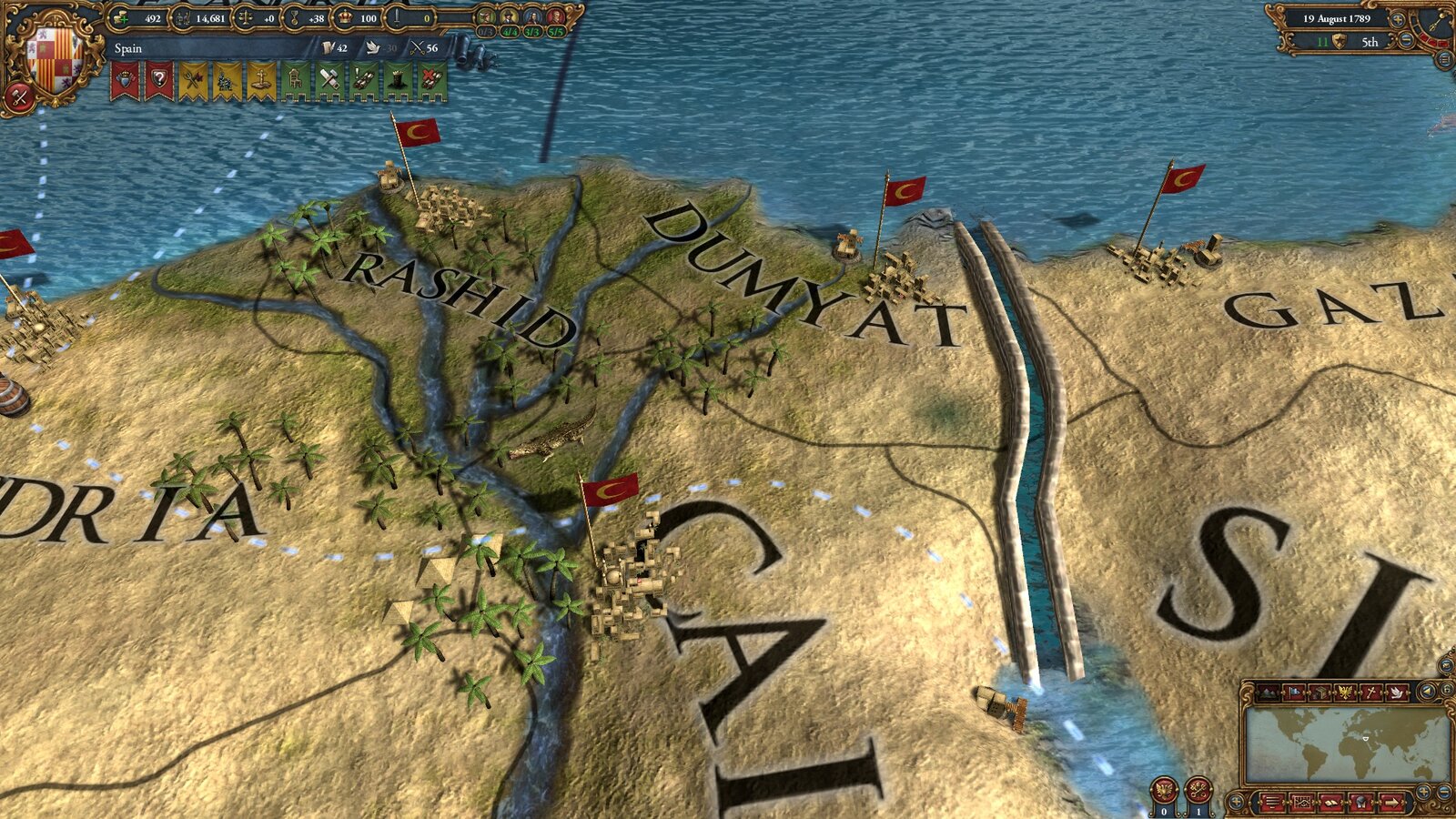Select the diplomatic mapmode dove icon
The height and width of the screenshot is (819, 1456).
1397,693
